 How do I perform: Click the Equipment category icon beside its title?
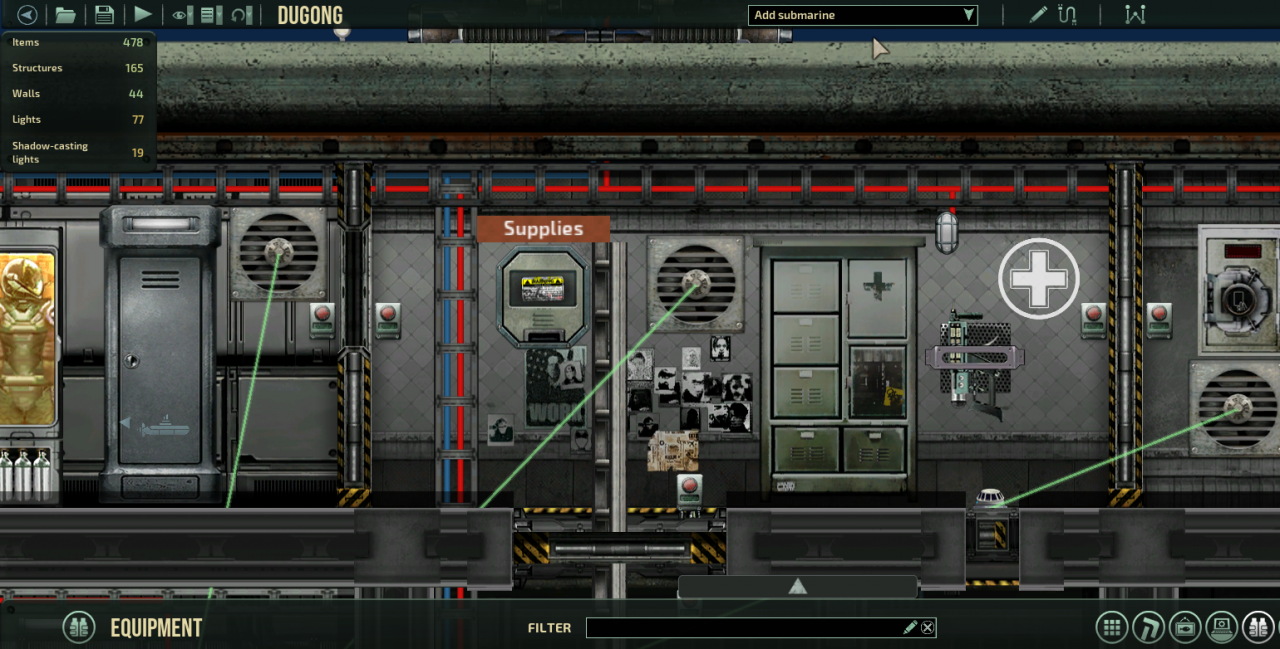(79, 628)
